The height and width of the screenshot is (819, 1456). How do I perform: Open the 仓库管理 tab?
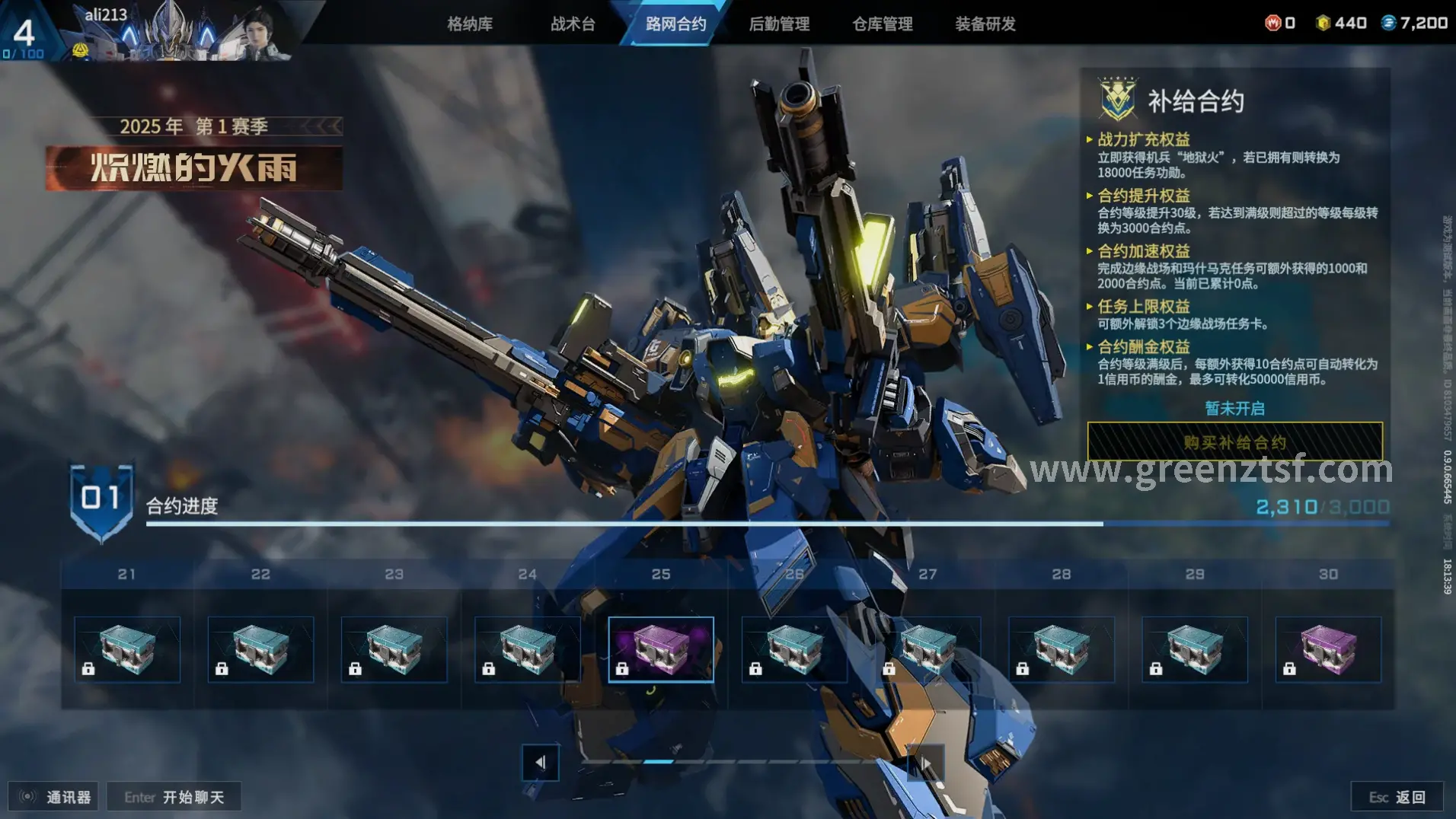click(x=883, y=24)
